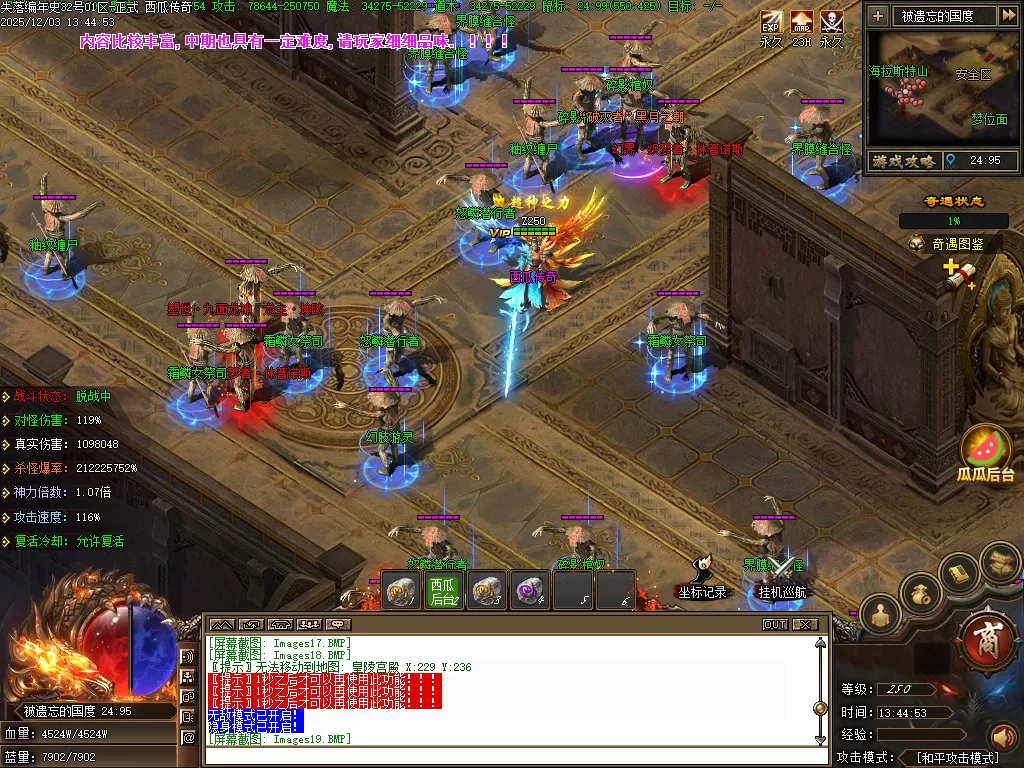Viewport: 1024px width, 768px height.
Task: Use the purple scroll in hotbar slot 4
Action: [x=530, y=590]
